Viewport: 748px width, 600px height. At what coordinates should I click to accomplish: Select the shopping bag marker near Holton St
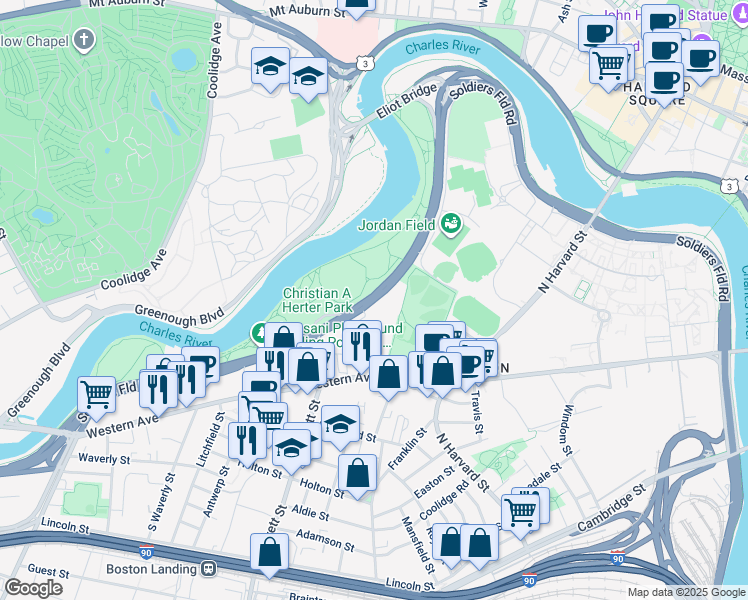click(357, 473)
